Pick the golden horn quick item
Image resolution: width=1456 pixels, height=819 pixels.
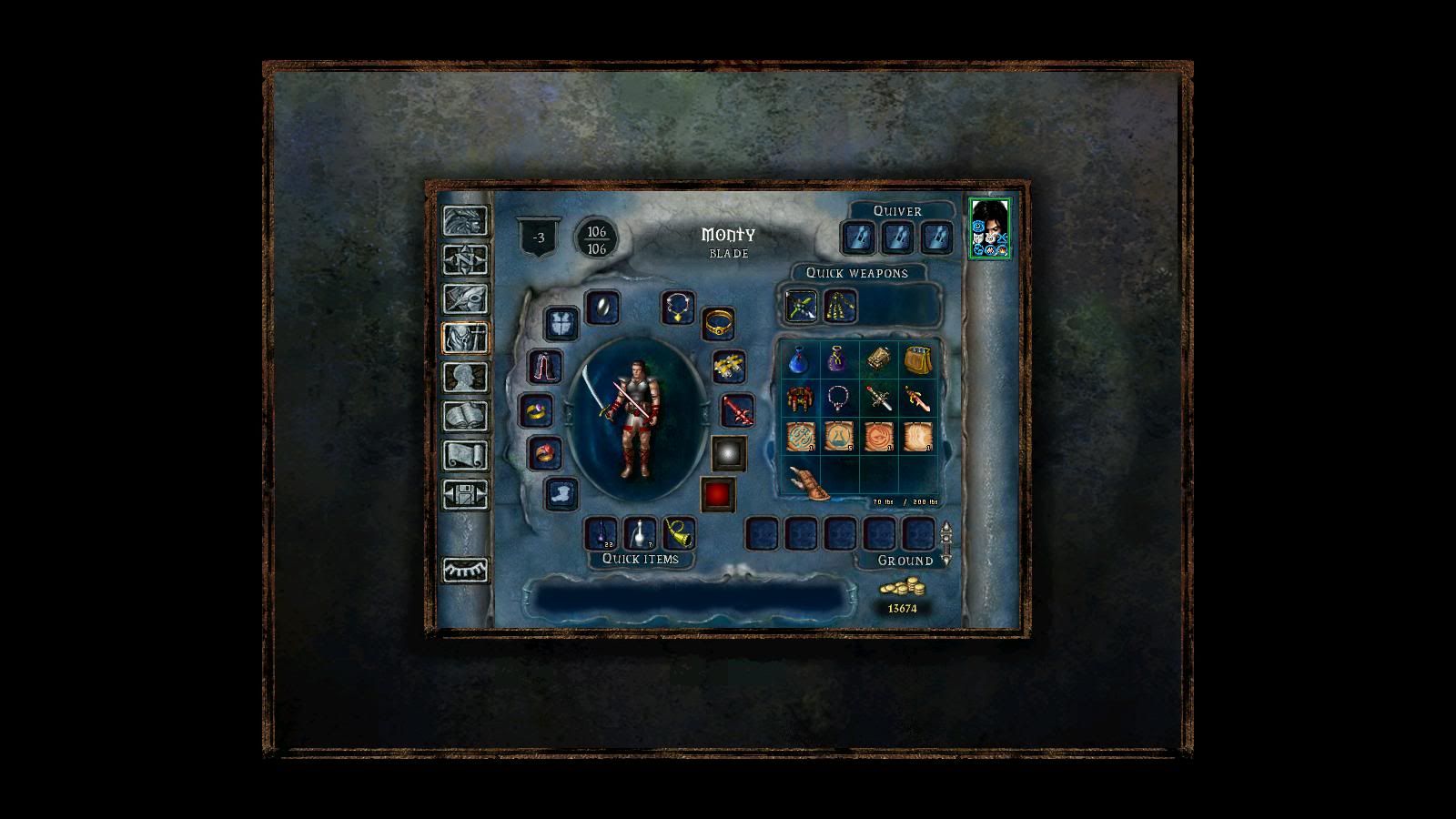click(x=679, y=533)
